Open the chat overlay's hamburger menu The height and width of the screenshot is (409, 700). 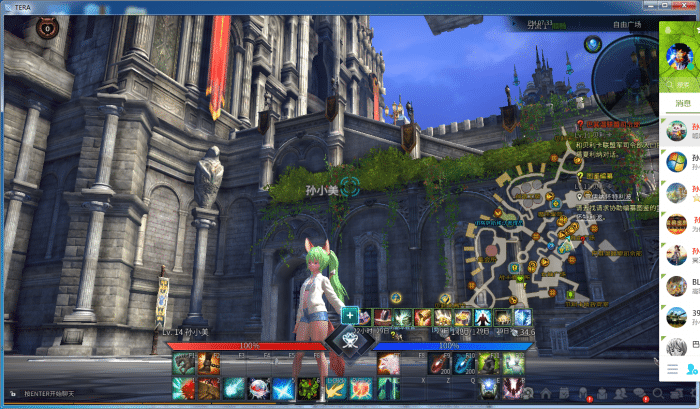(x=672, y=371)
